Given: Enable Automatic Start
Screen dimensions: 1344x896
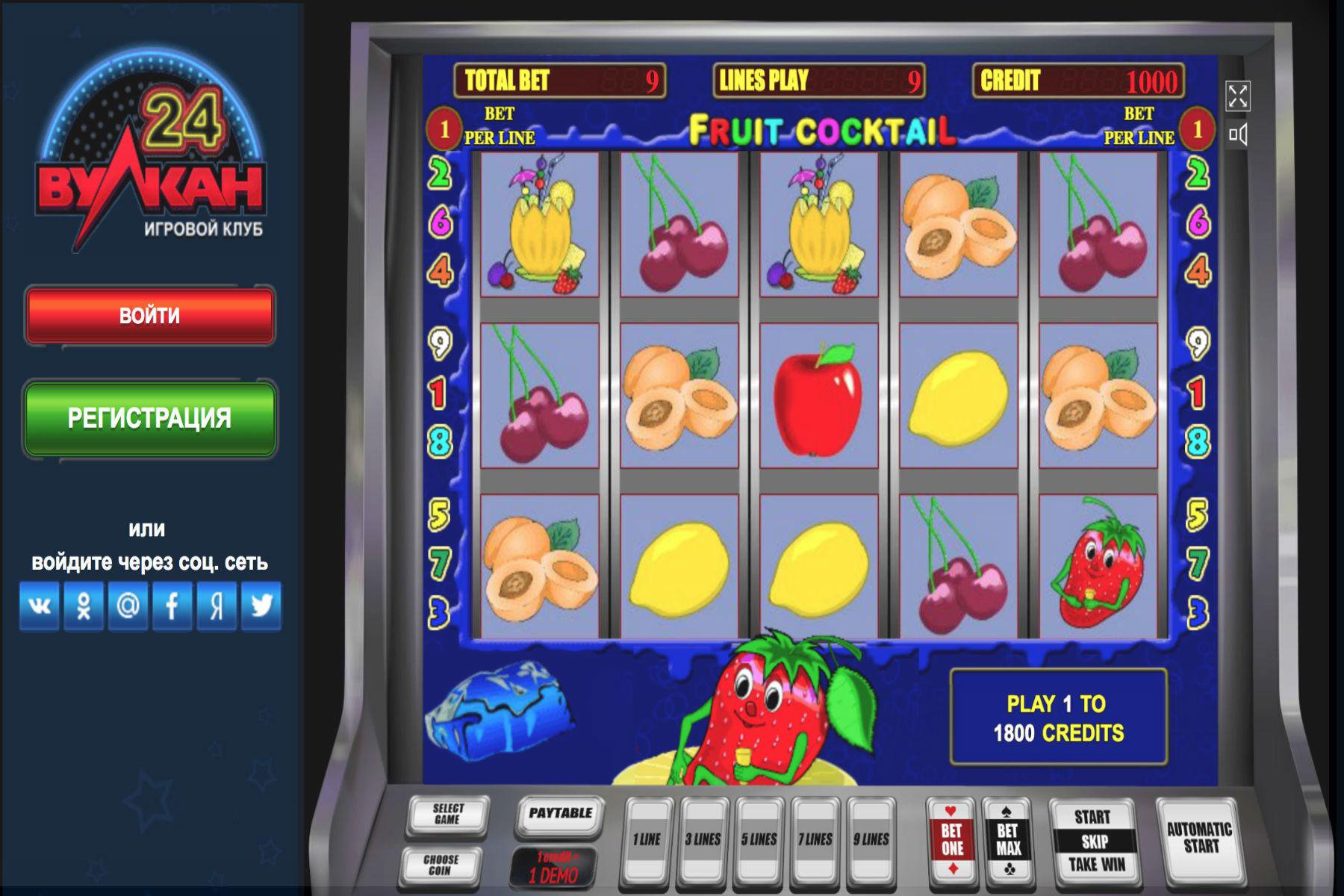Looking at the screenshot, I should pyautogui.click(x=1199, y=838).
